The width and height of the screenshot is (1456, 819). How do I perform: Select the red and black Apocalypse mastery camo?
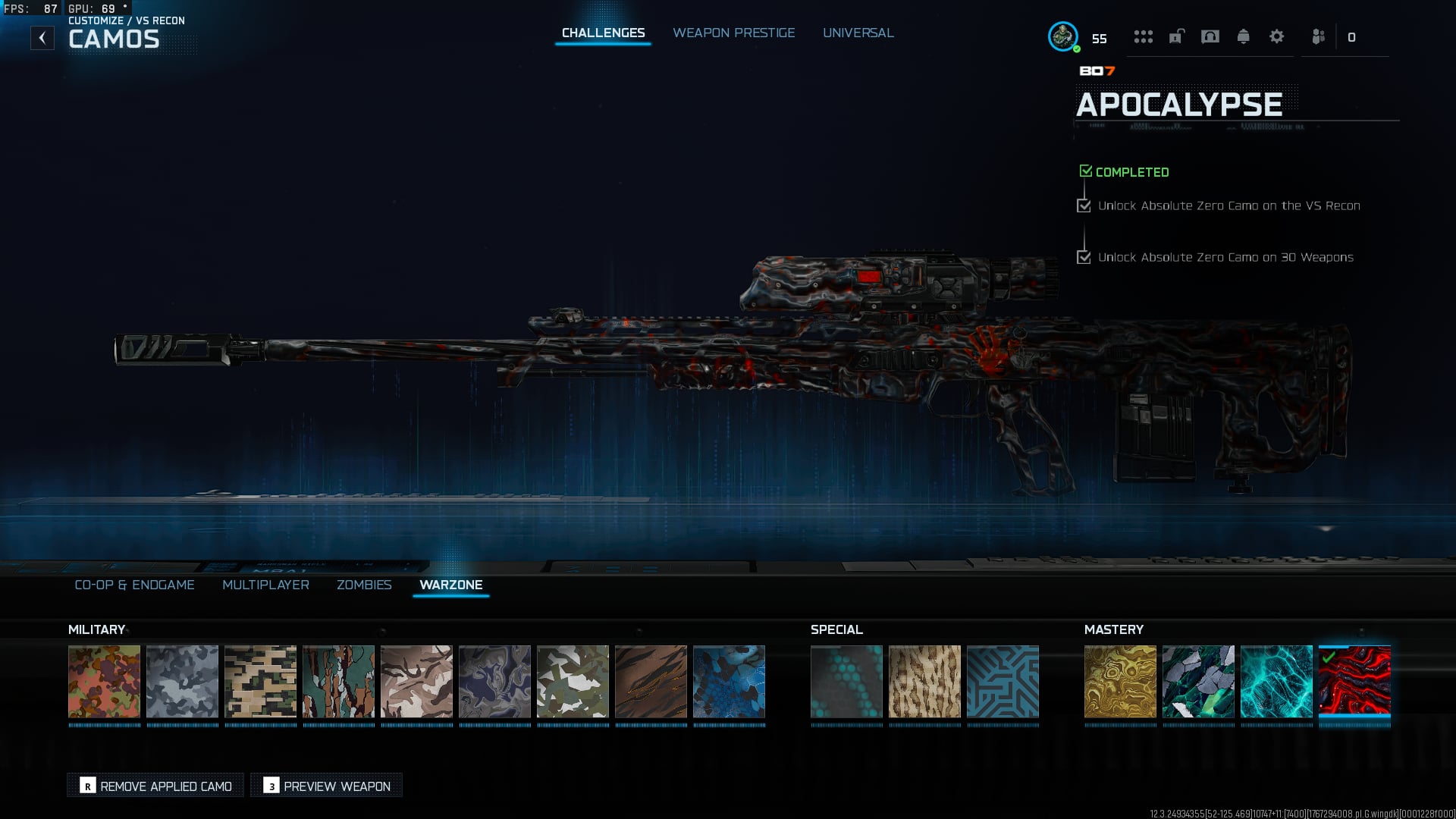pos(1354,681)
